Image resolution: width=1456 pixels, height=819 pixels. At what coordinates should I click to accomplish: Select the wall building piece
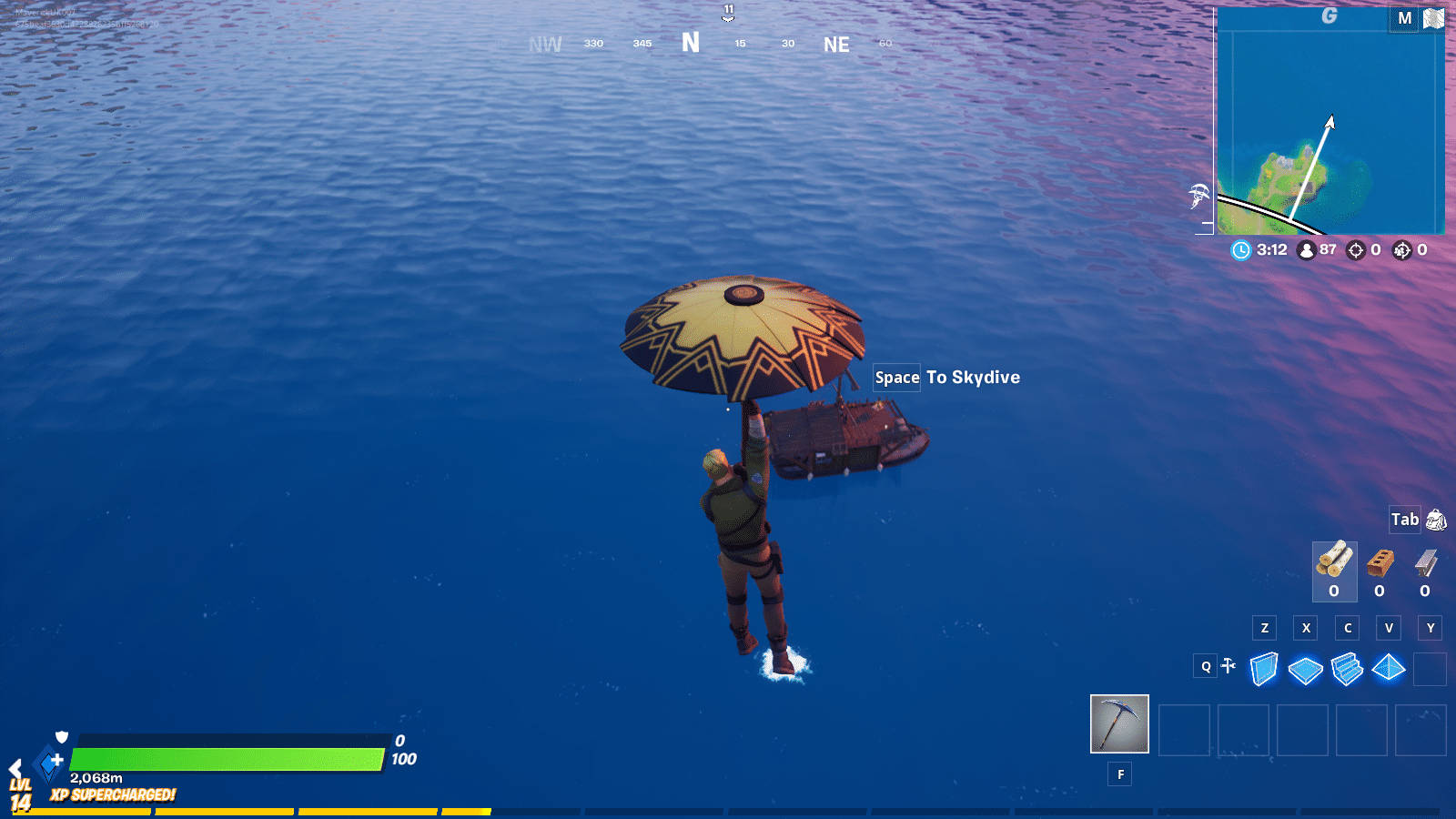click(x=1264, y=669)
